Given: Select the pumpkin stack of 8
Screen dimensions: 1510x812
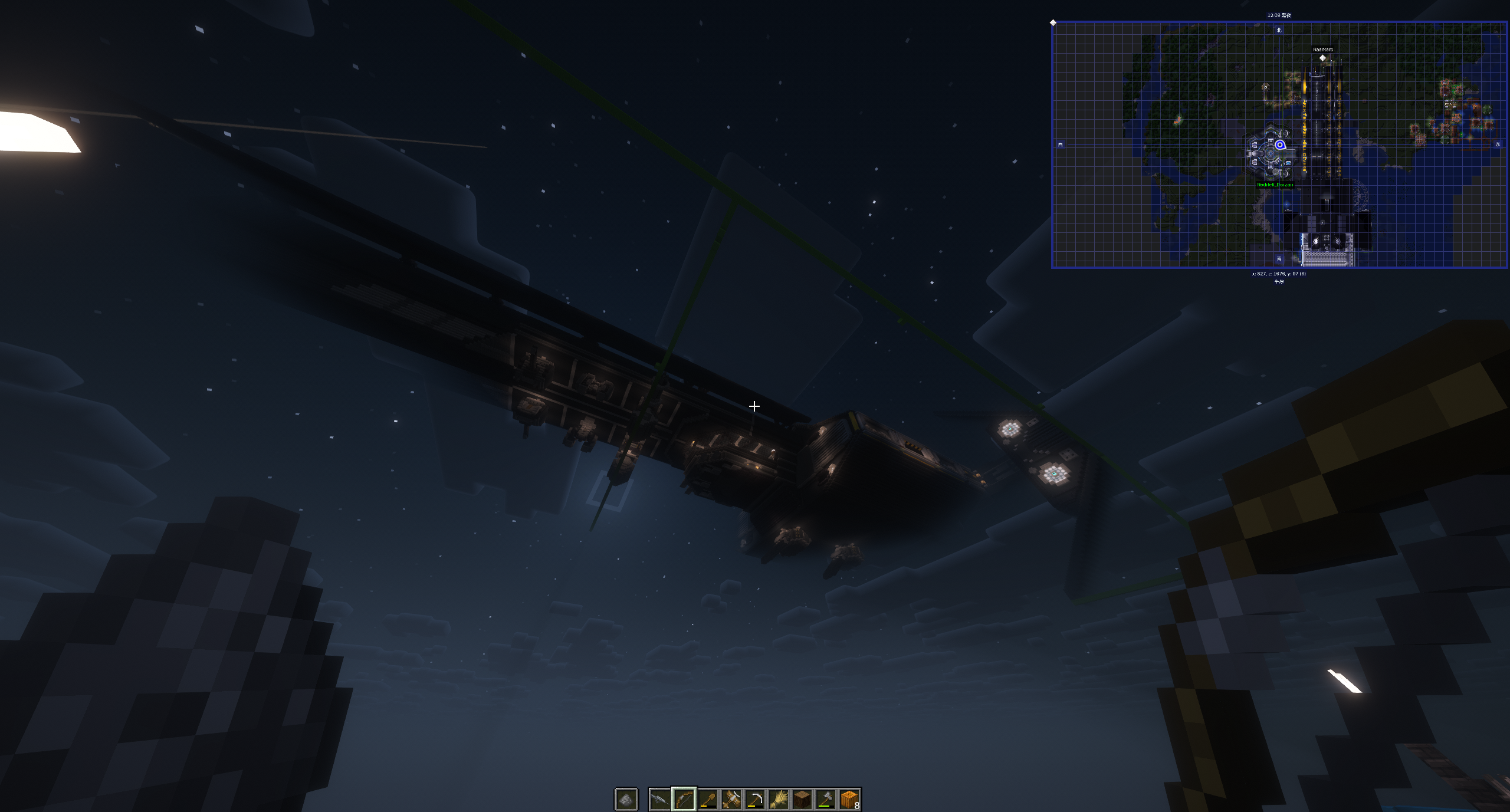Looking at the screenshot, I should [849, 800].
